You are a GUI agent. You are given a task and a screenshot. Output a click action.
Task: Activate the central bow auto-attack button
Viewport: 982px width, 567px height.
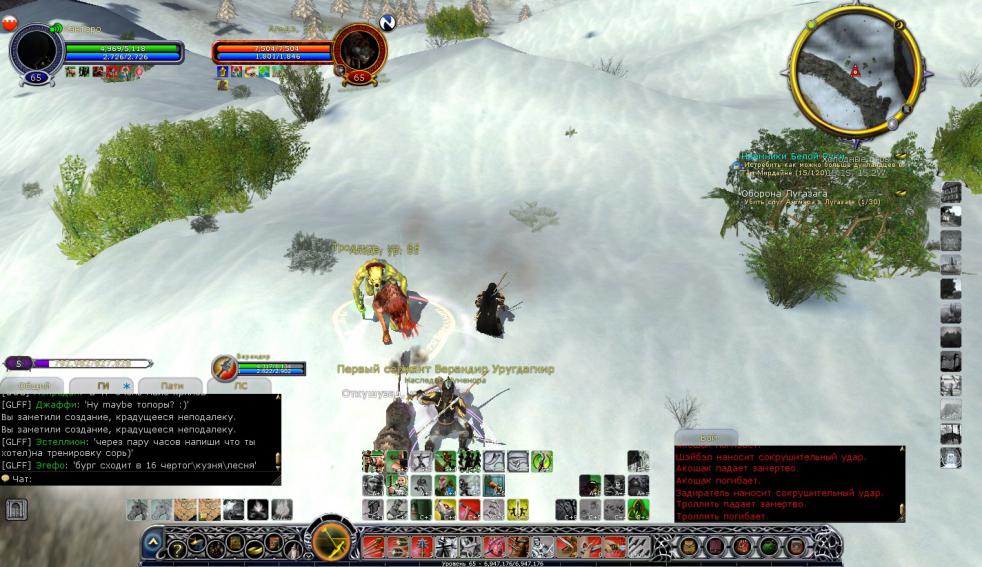pyautogui.click(x=331, y=541)
